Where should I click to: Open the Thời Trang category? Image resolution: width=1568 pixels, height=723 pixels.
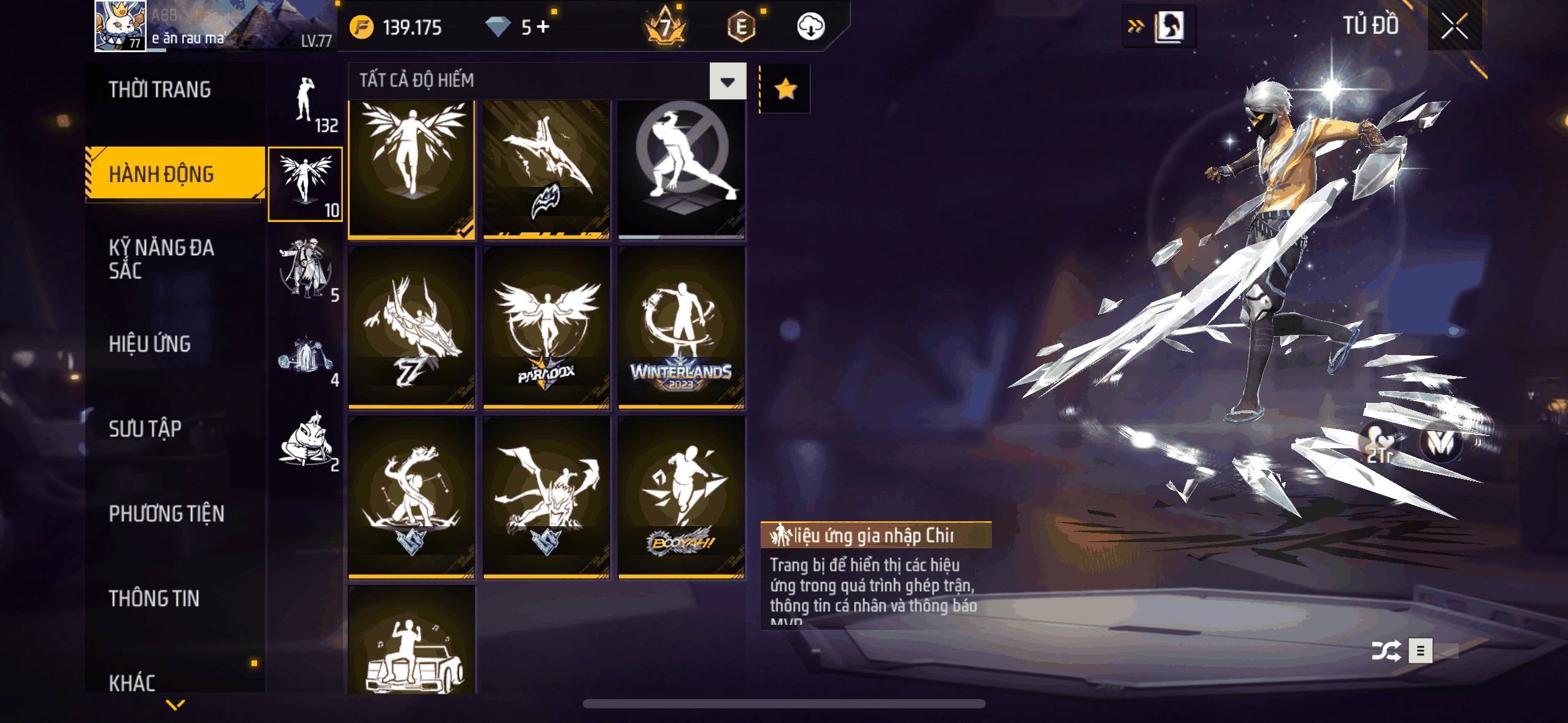(160, 90)
